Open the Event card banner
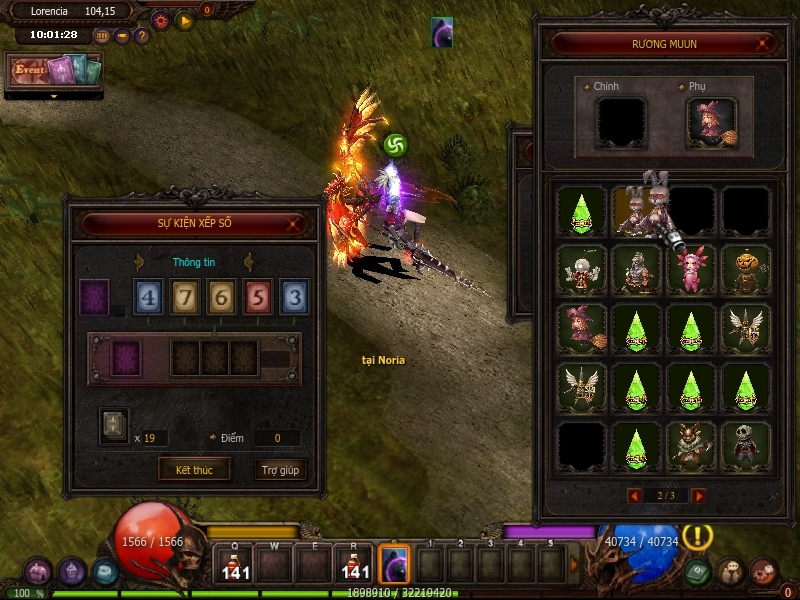The width and height of the screenshot is (800, 600). pyautogui.click(x=55, y=70)
